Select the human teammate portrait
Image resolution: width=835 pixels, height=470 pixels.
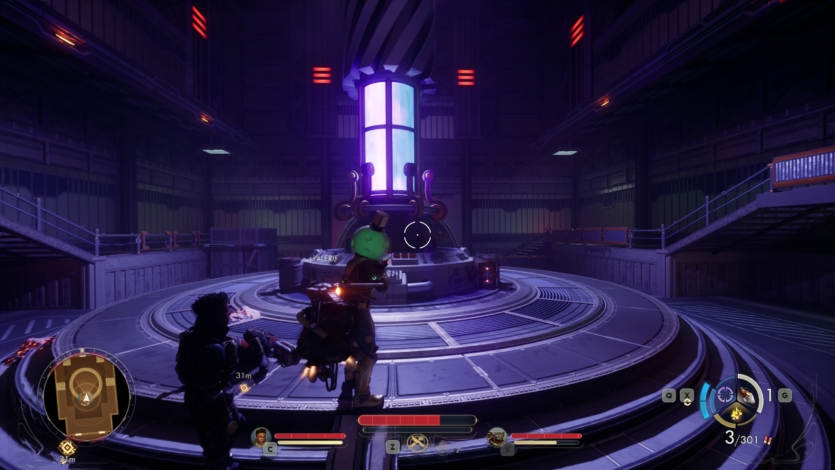pos(261,437)
